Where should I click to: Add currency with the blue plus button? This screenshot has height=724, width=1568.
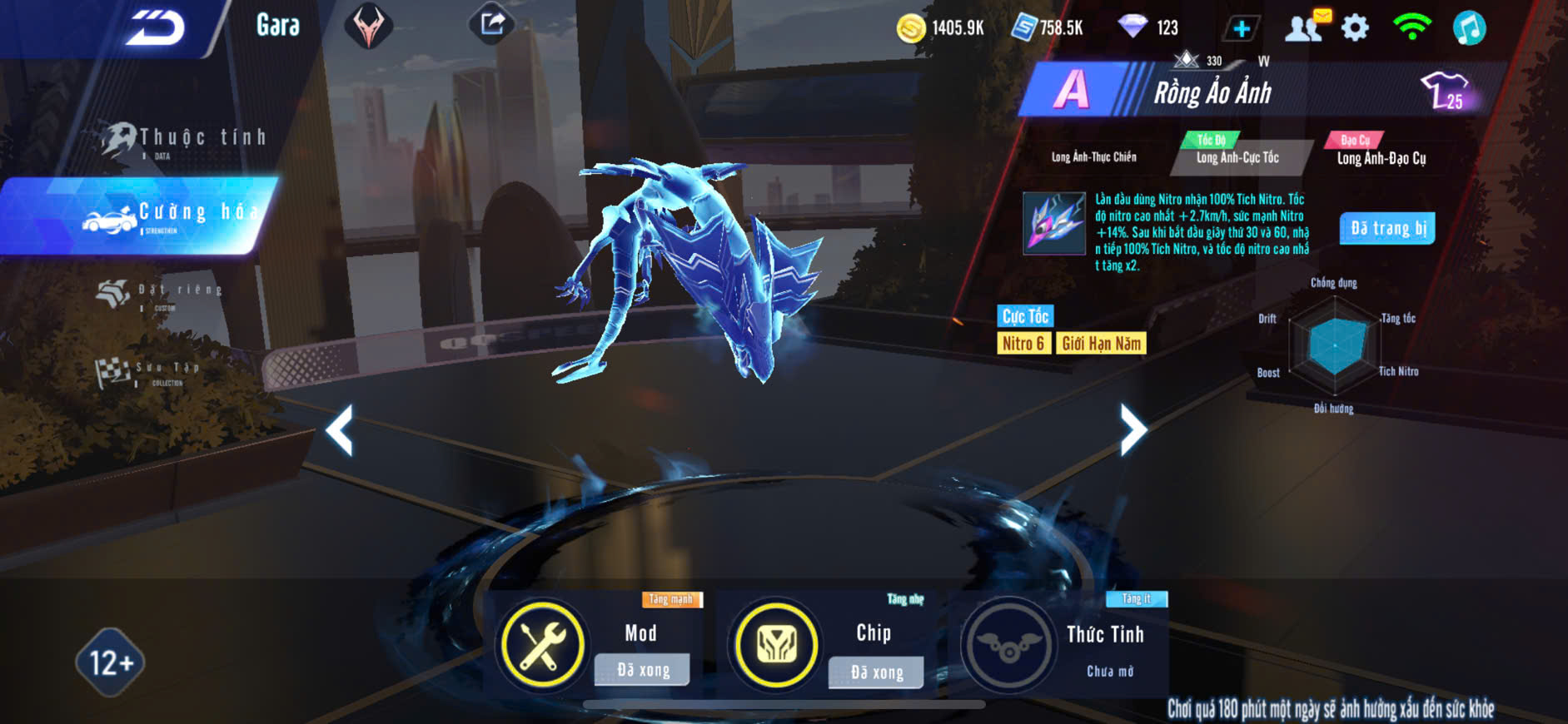(1241, 28)
